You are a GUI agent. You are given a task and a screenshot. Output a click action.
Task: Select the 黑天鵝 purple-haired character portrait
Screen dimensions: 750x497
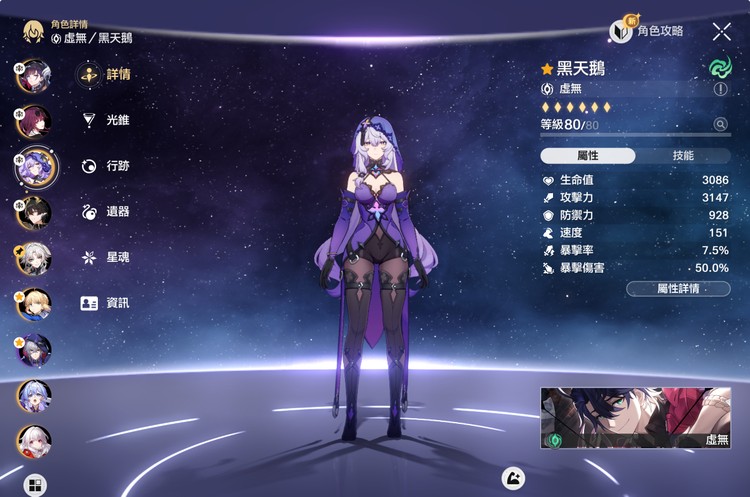tap(34, 166)
